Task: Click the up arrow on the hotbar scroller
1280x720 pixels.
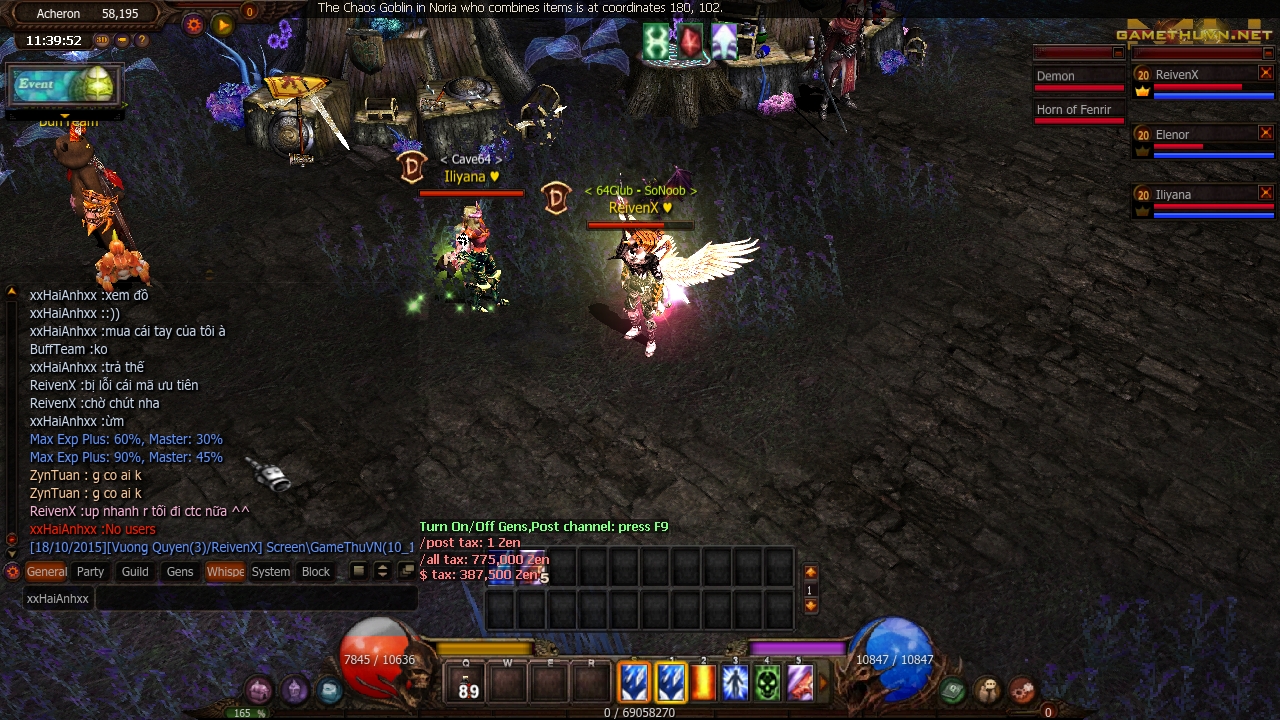Action: (810, 571)
